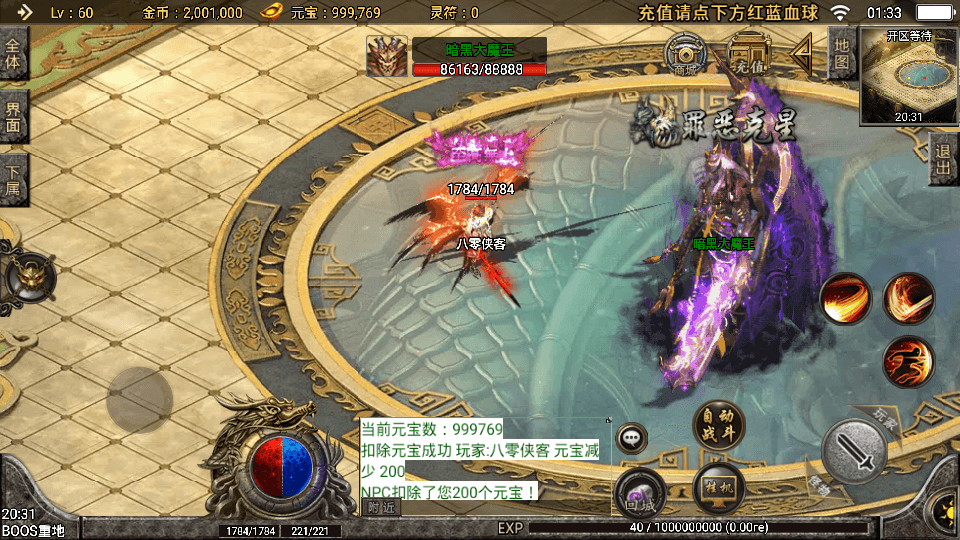Tap the 退出 exit button
This screenshot has height=540, width=960.
pyautogui.click(x=941, y=160)
